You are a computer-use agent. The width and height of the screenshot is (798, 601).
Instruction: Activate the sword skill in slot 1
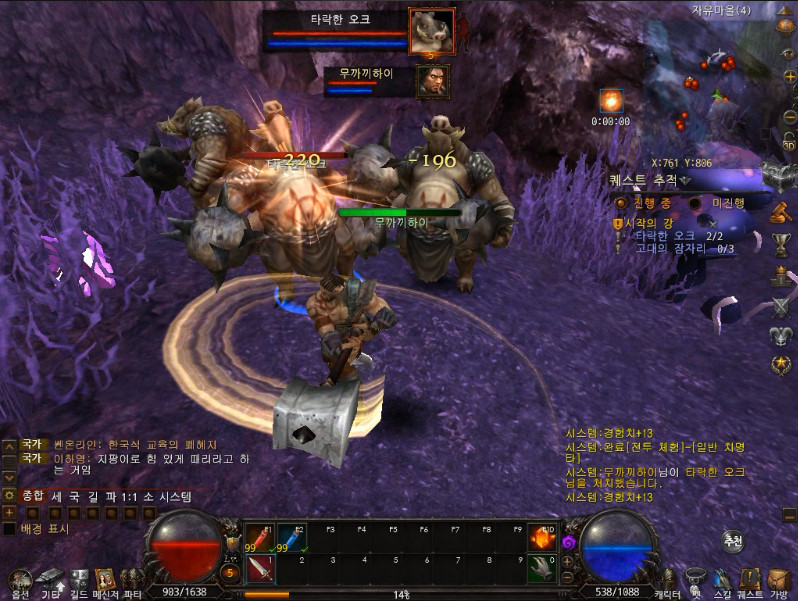260,568
